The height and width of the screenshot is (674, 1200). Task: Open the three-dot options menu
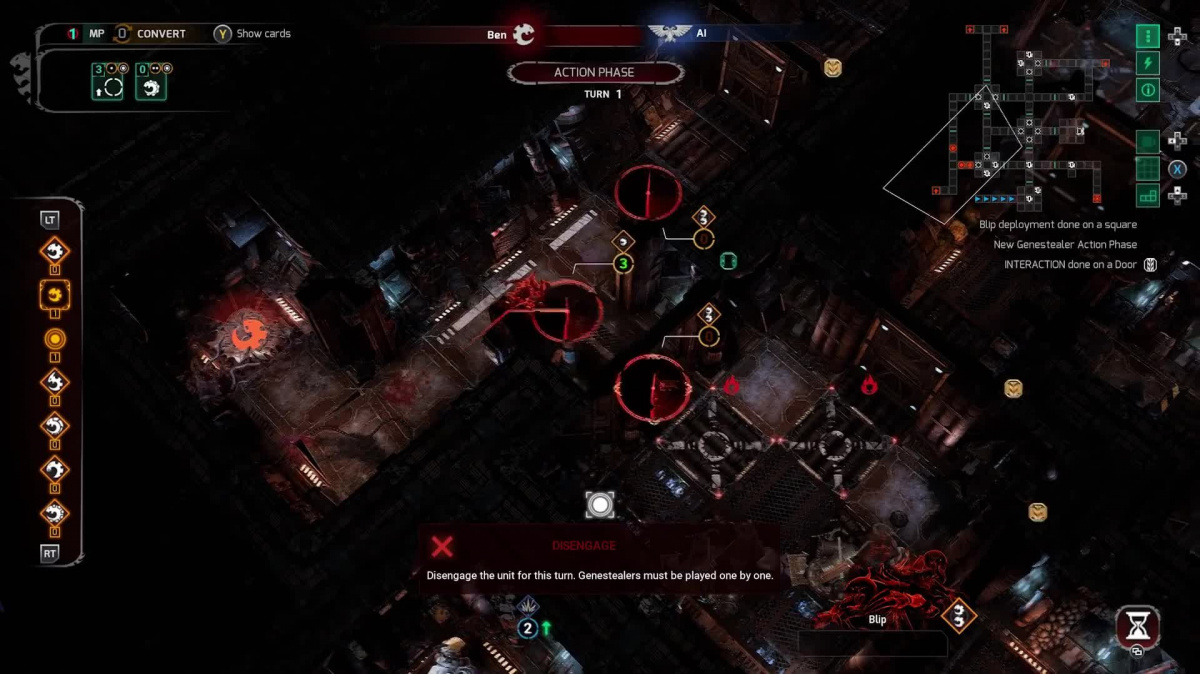tap(1147, 36)
